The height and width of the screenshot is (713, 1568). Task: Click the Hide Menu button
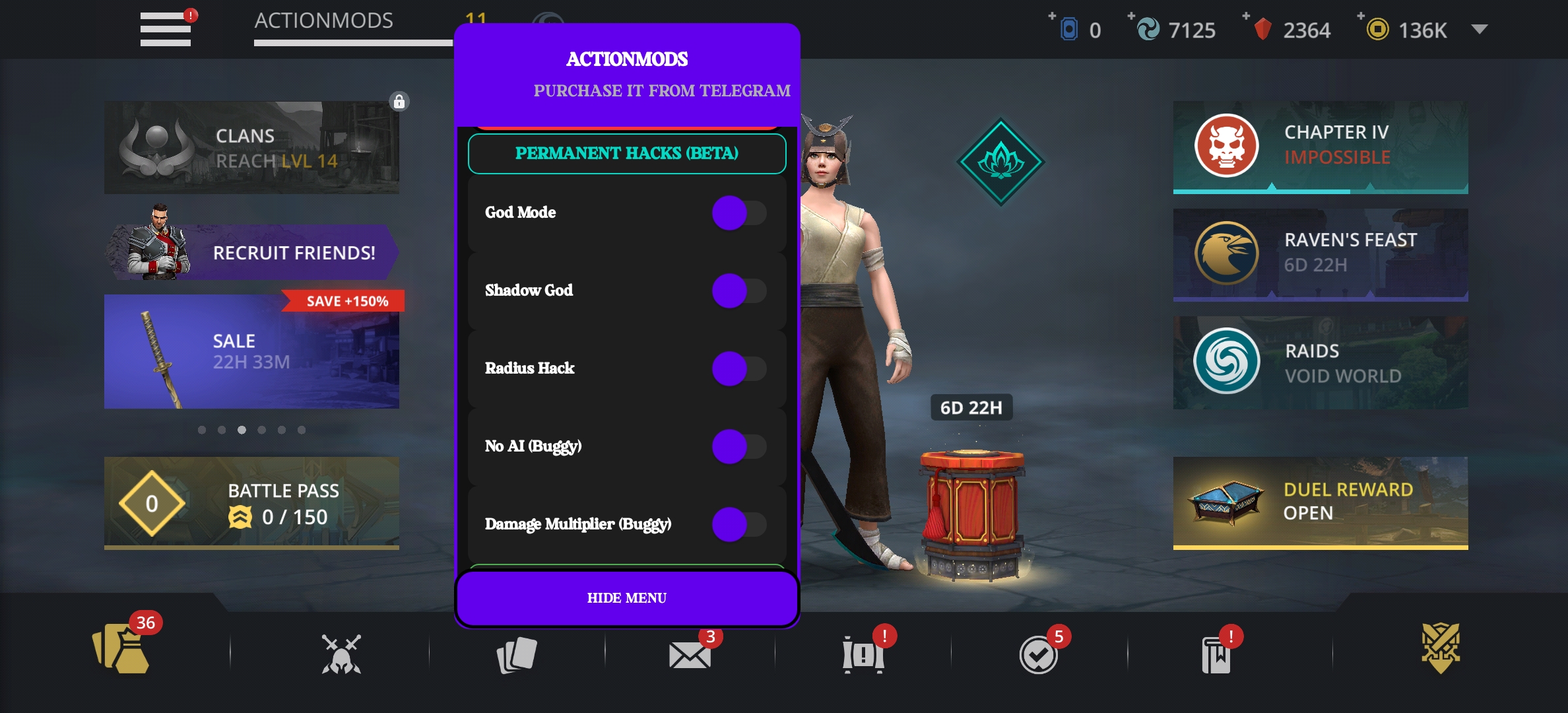click(x=627, y=598)
